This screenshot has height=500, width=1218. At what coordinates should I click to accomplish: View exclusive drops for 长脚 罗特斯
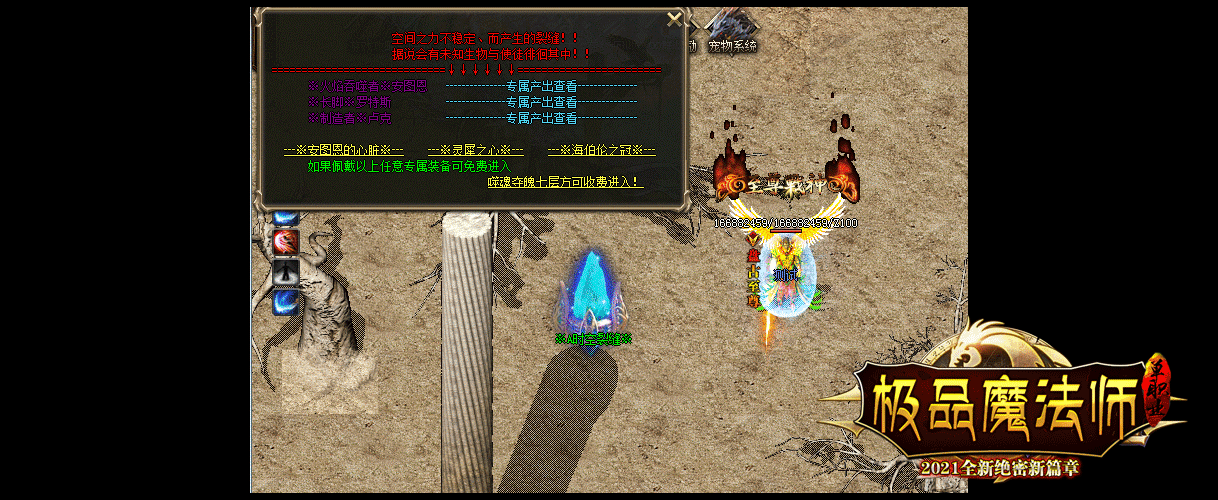pos(541,103)
